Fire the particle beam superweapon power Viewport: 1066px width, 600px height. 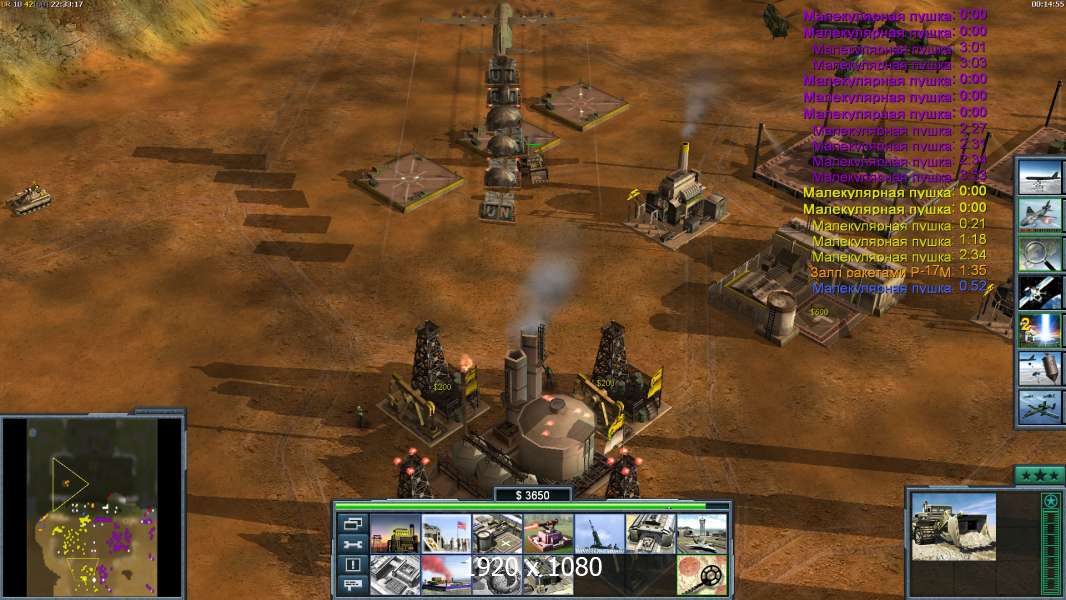pyautogui.click(x=1040, y=330)
